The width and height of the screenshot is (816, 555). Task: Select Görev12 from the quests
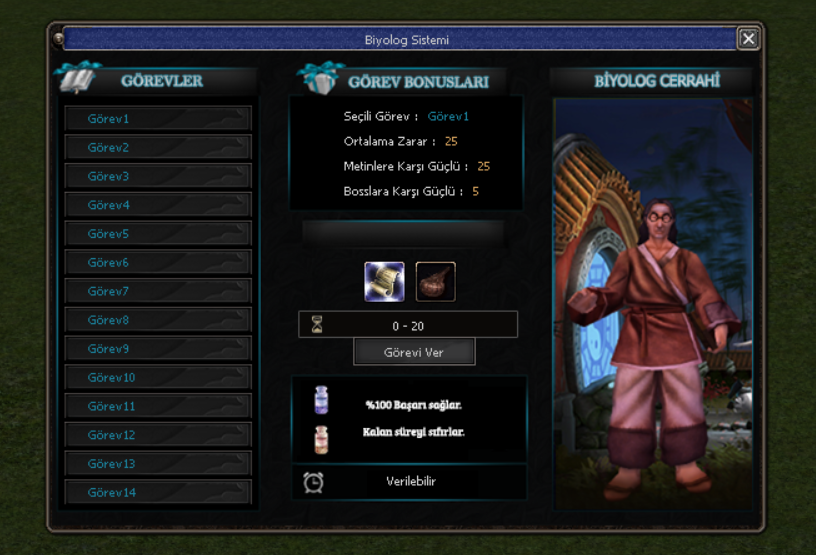click(x=157, y=435)
